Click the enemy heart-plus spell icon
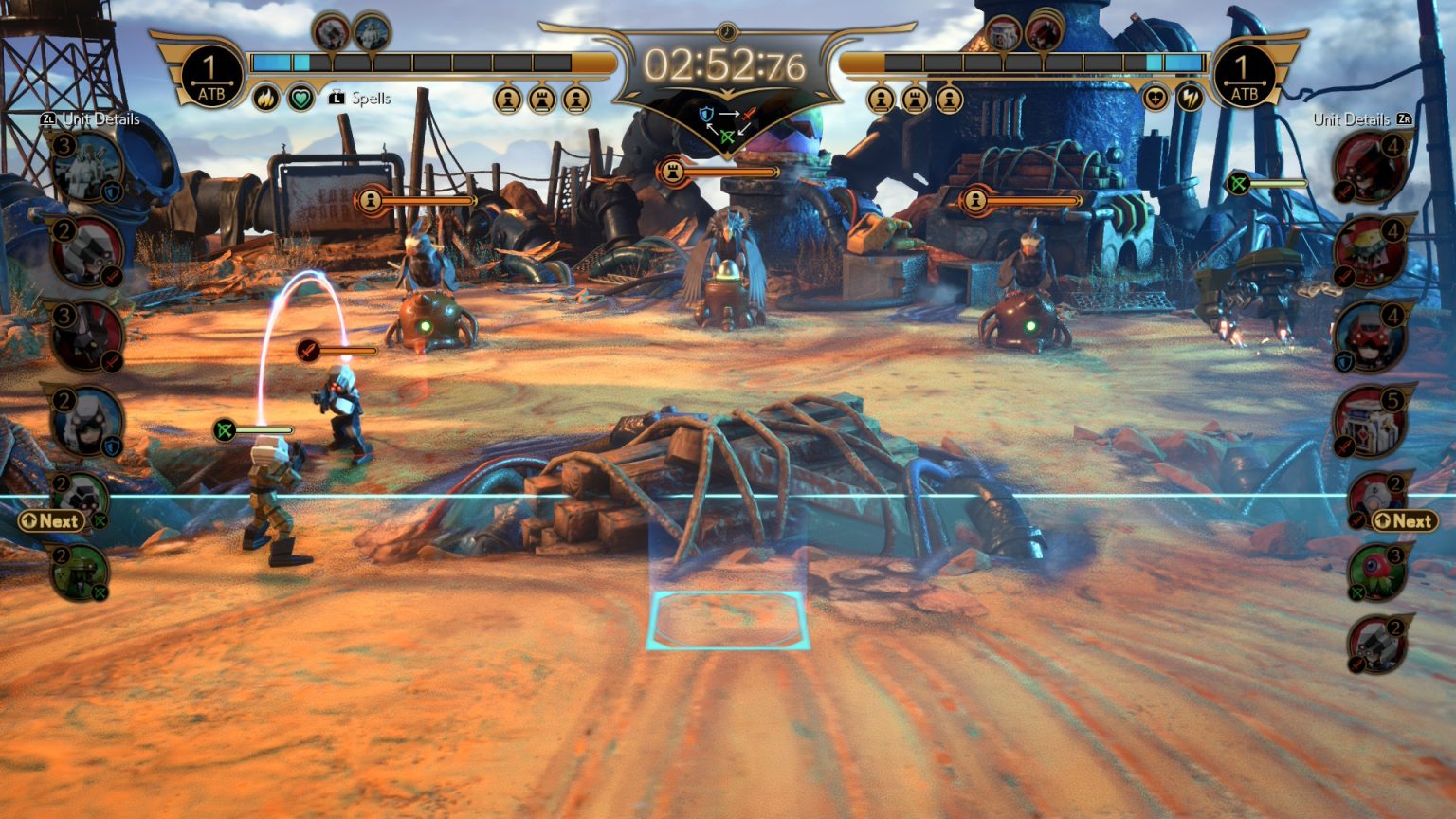The height and width of the screenshot is (819, 1456). click(1155, 98)
